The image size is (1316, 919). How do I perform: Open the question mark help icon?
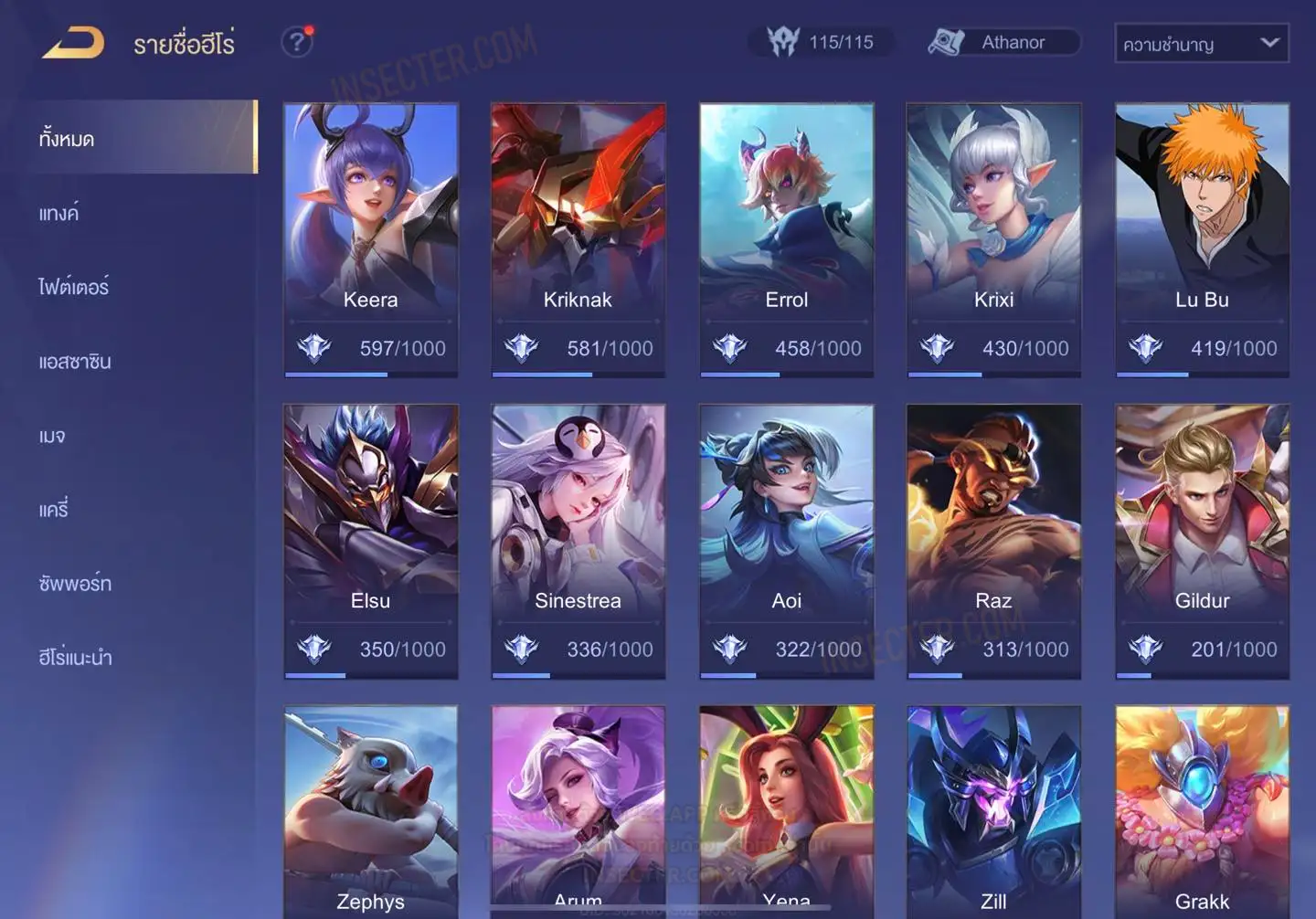tap(296, 42)
